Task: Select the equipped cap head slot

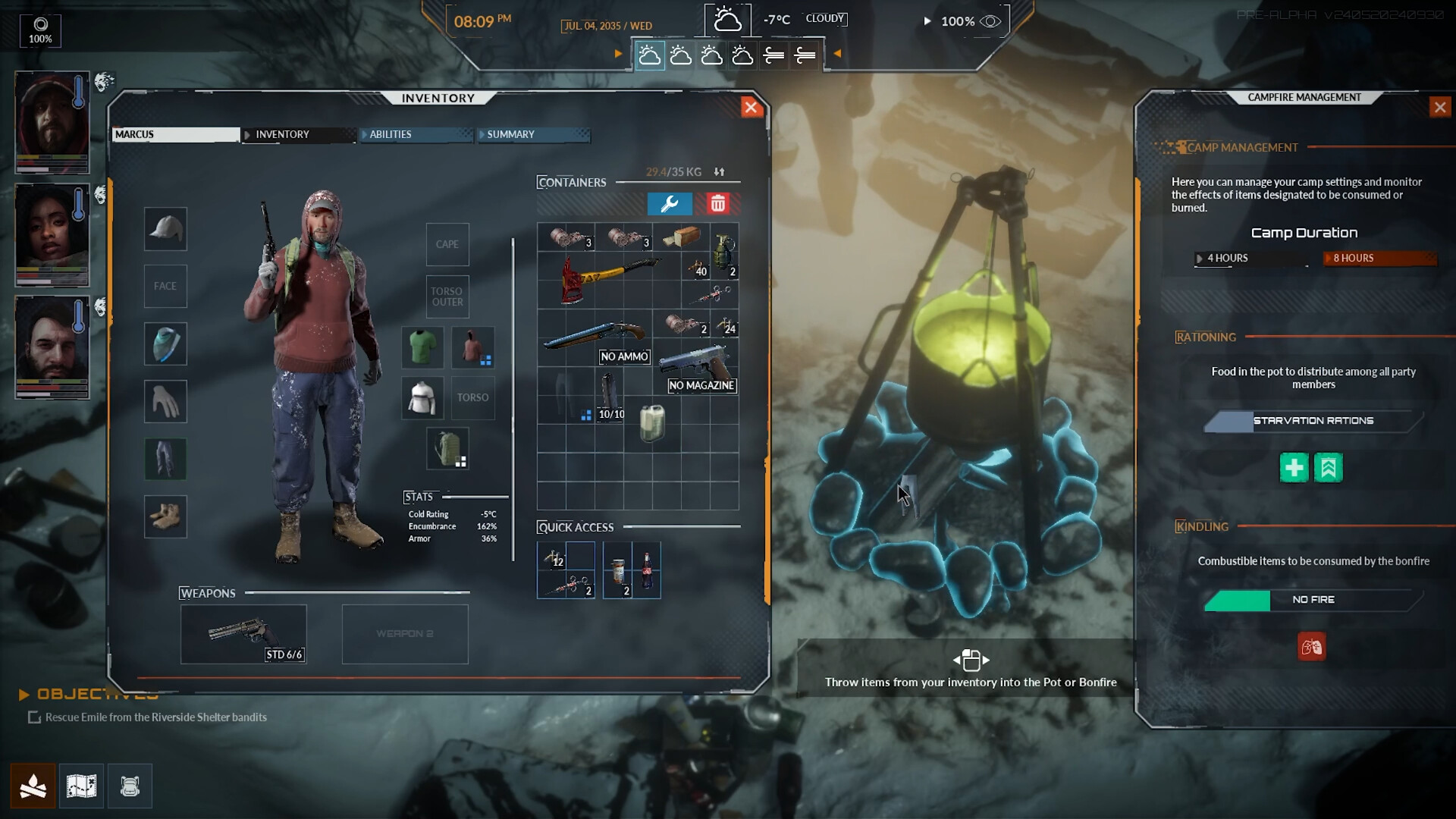Action: point(165,229)
